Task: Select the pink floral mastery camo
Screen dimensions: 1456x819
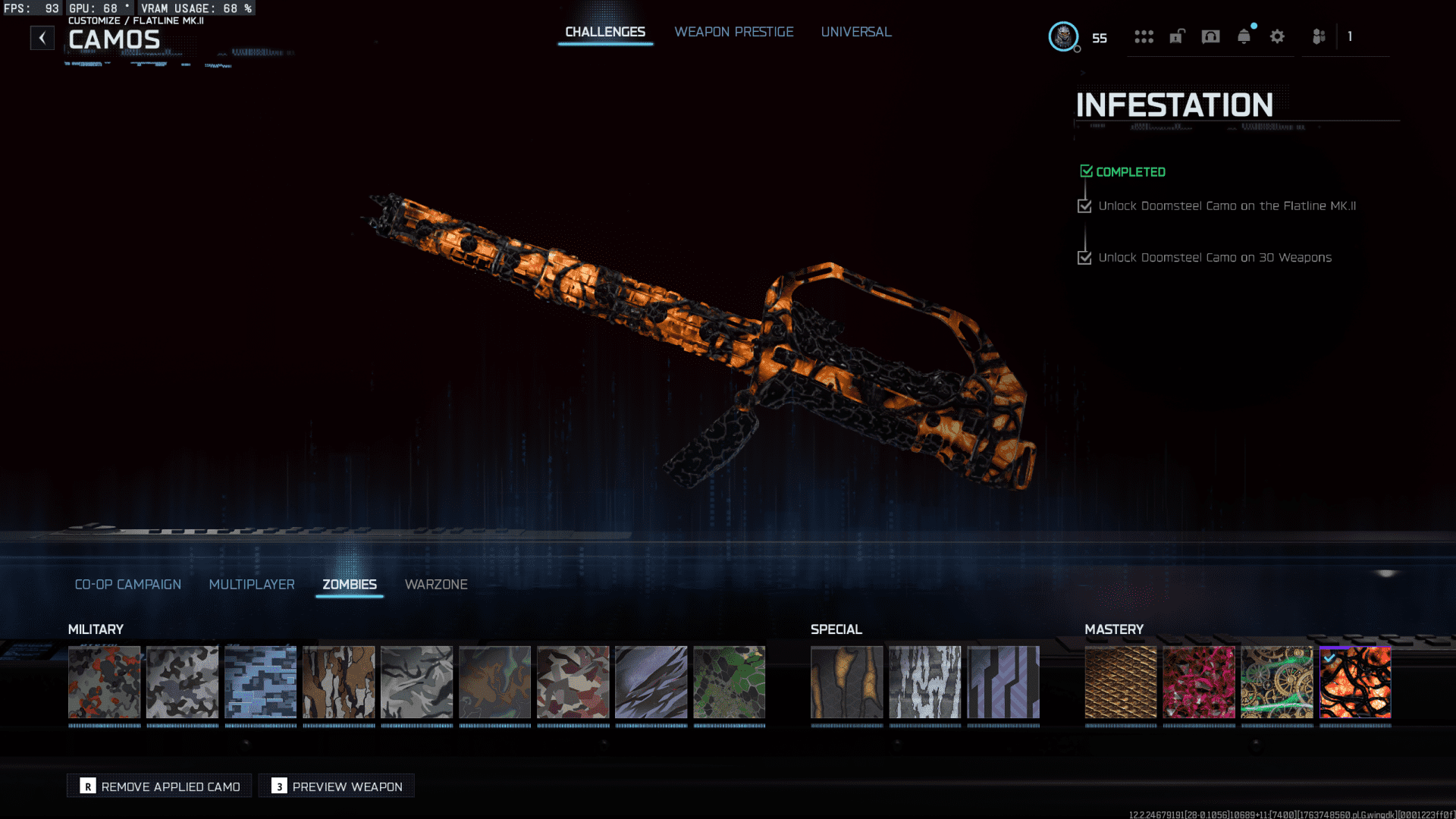Action: coord(1199,682)
